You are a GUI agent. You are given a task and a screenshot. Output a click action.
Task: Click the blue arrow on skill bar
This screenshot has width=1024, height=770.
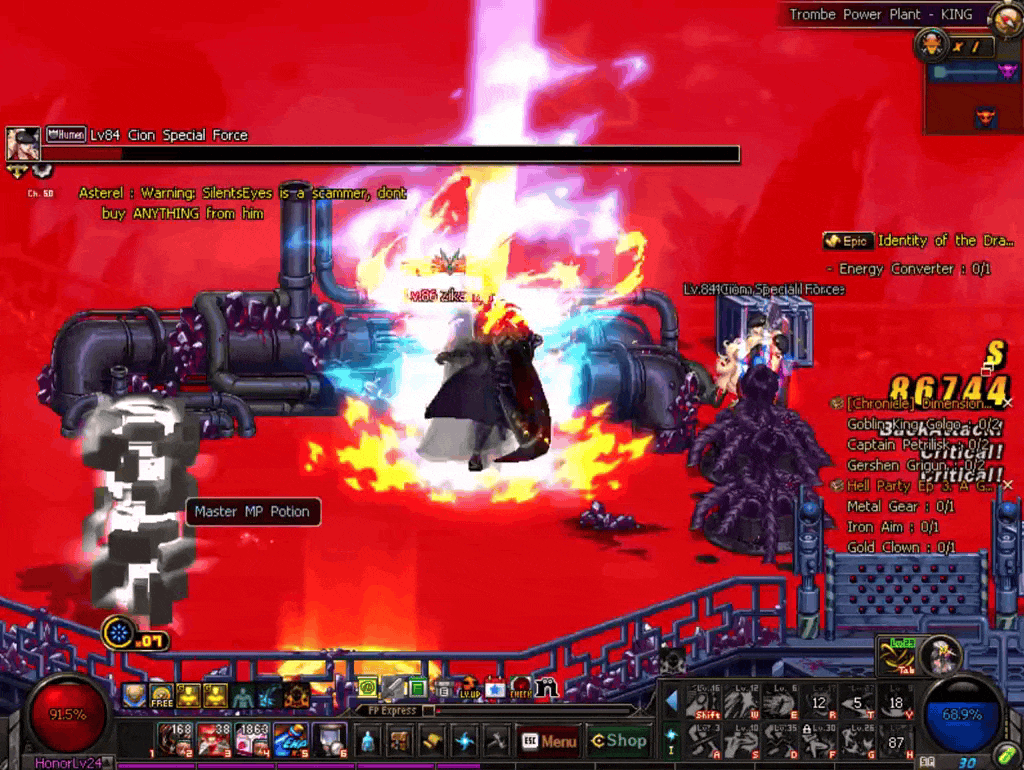[671, 700]
